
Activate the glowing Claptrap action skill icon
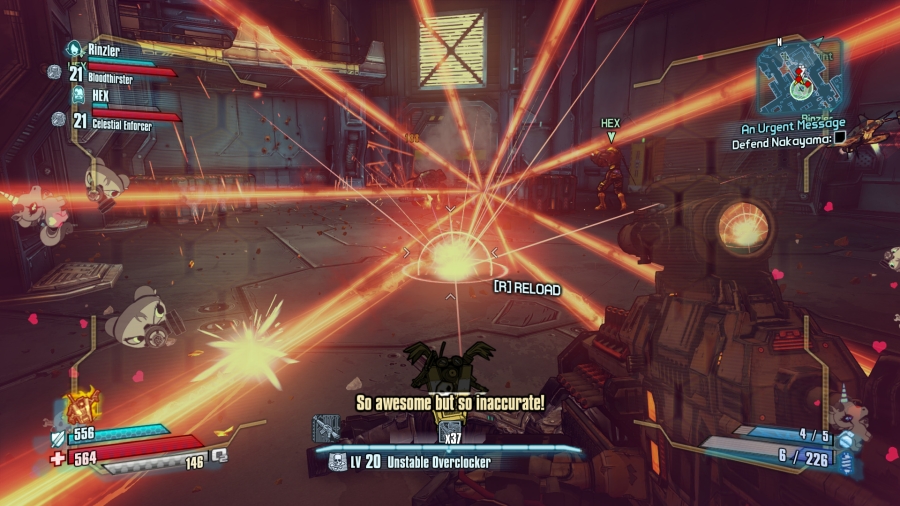80,407
